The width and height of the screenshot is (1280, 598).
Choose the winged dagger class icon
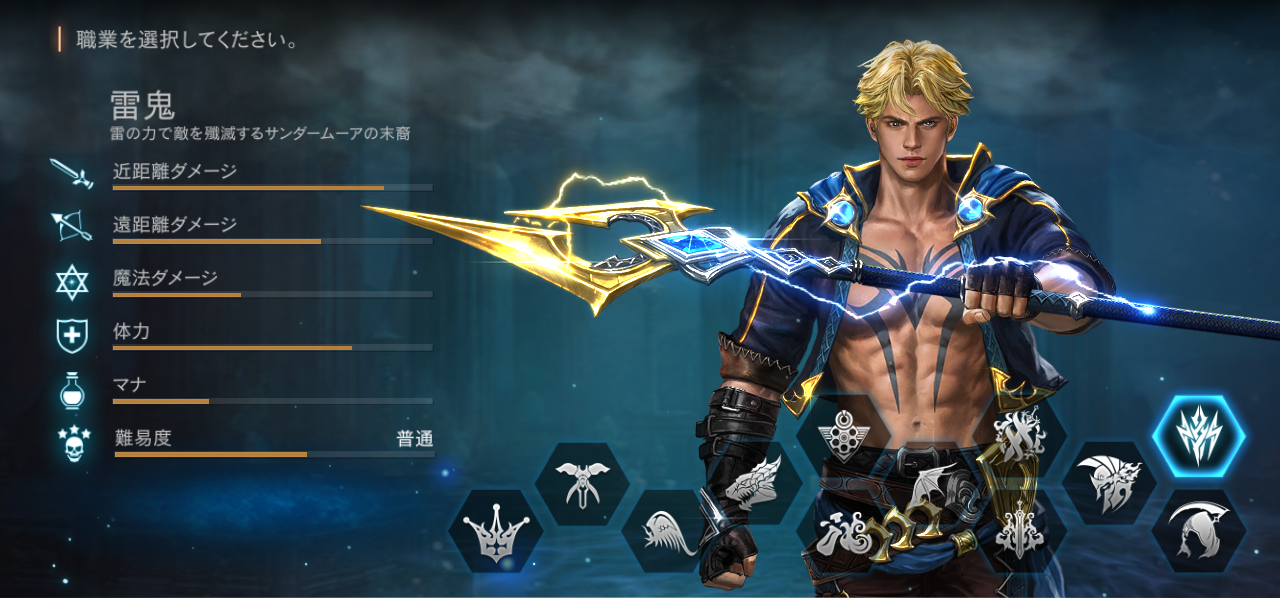pos(582,483)
